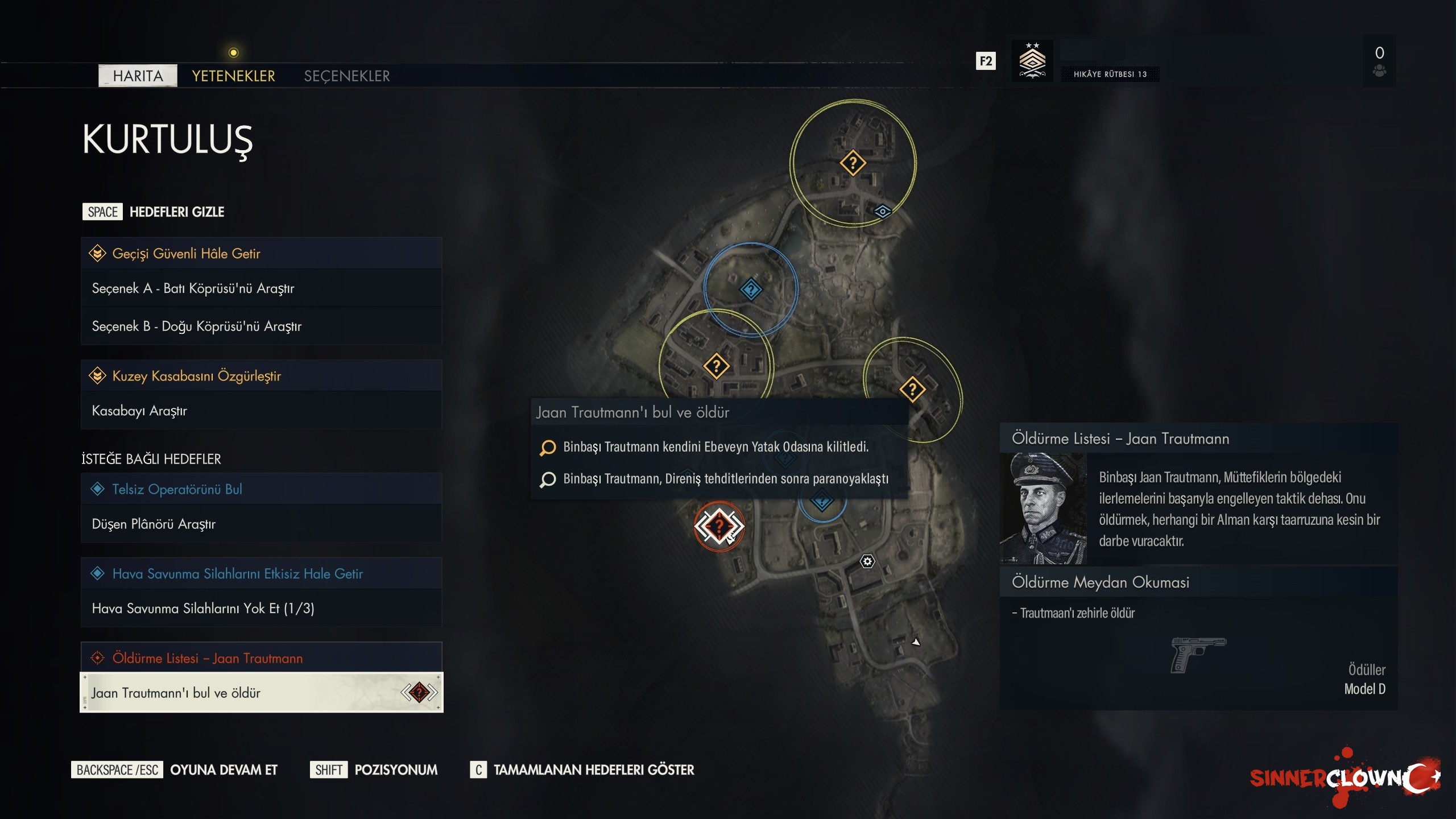Screen dimensions: 1456x819
Task: Go to the Seçenekler tab
Action: click(x=347, y=76)
